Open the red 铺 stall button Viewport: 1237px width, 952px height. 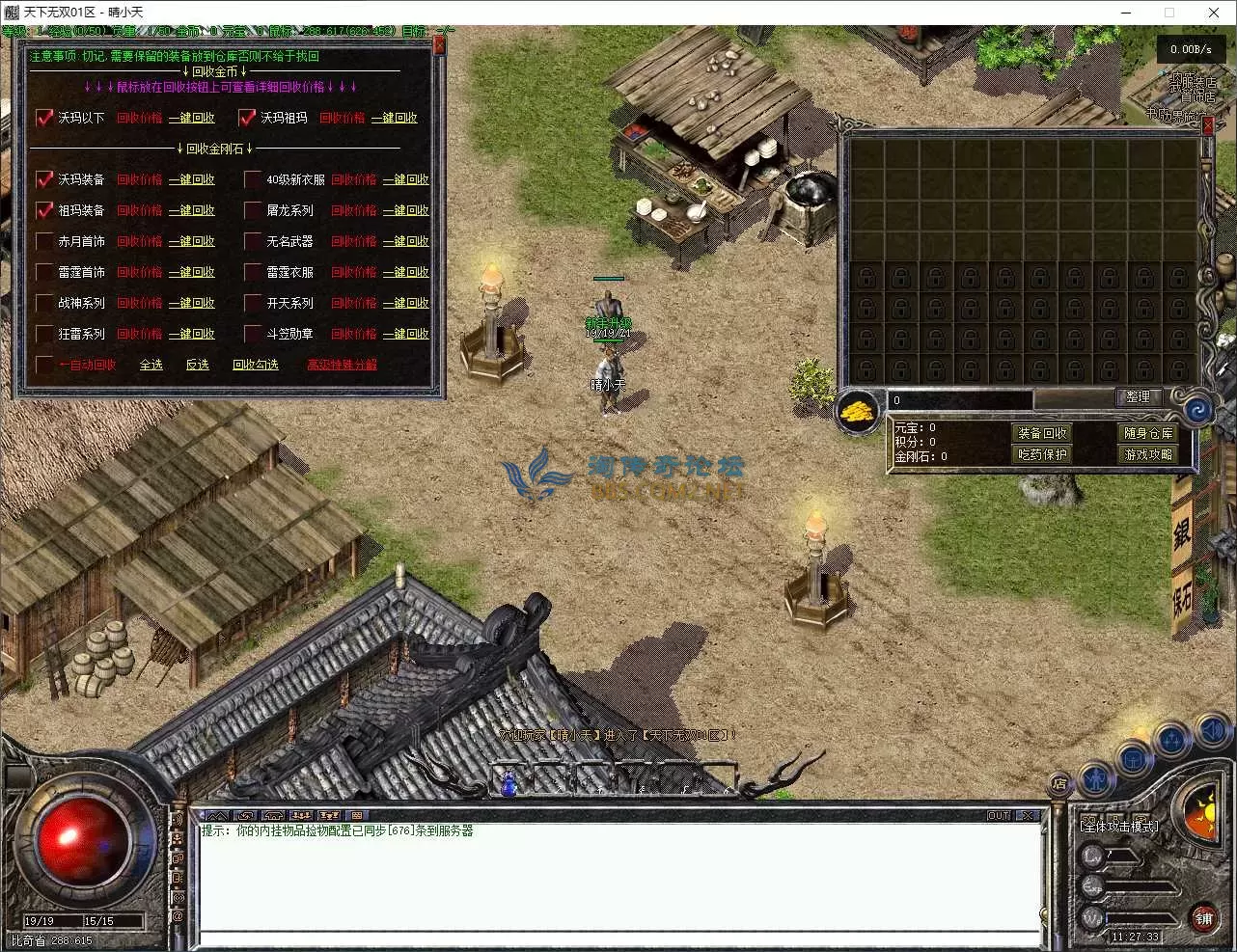(1203, 919)
